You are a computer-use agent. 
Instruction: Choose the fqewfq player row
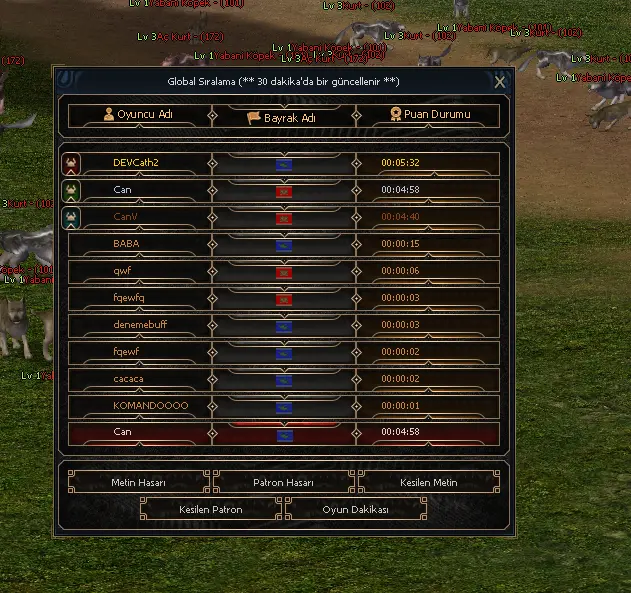130,298
